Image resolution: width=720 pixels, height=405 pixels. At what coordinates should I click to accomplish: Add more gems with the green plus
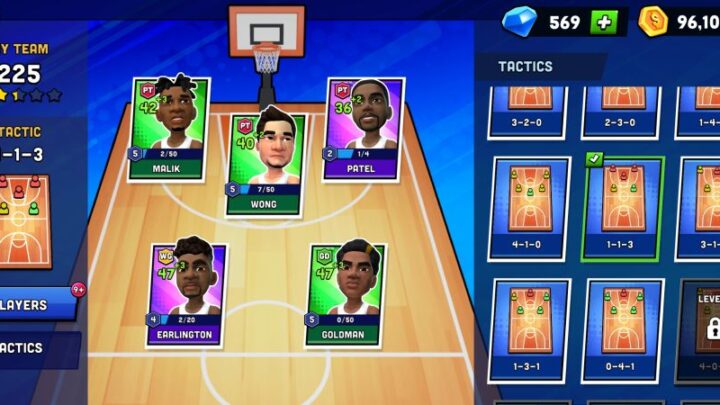point(603,22)
